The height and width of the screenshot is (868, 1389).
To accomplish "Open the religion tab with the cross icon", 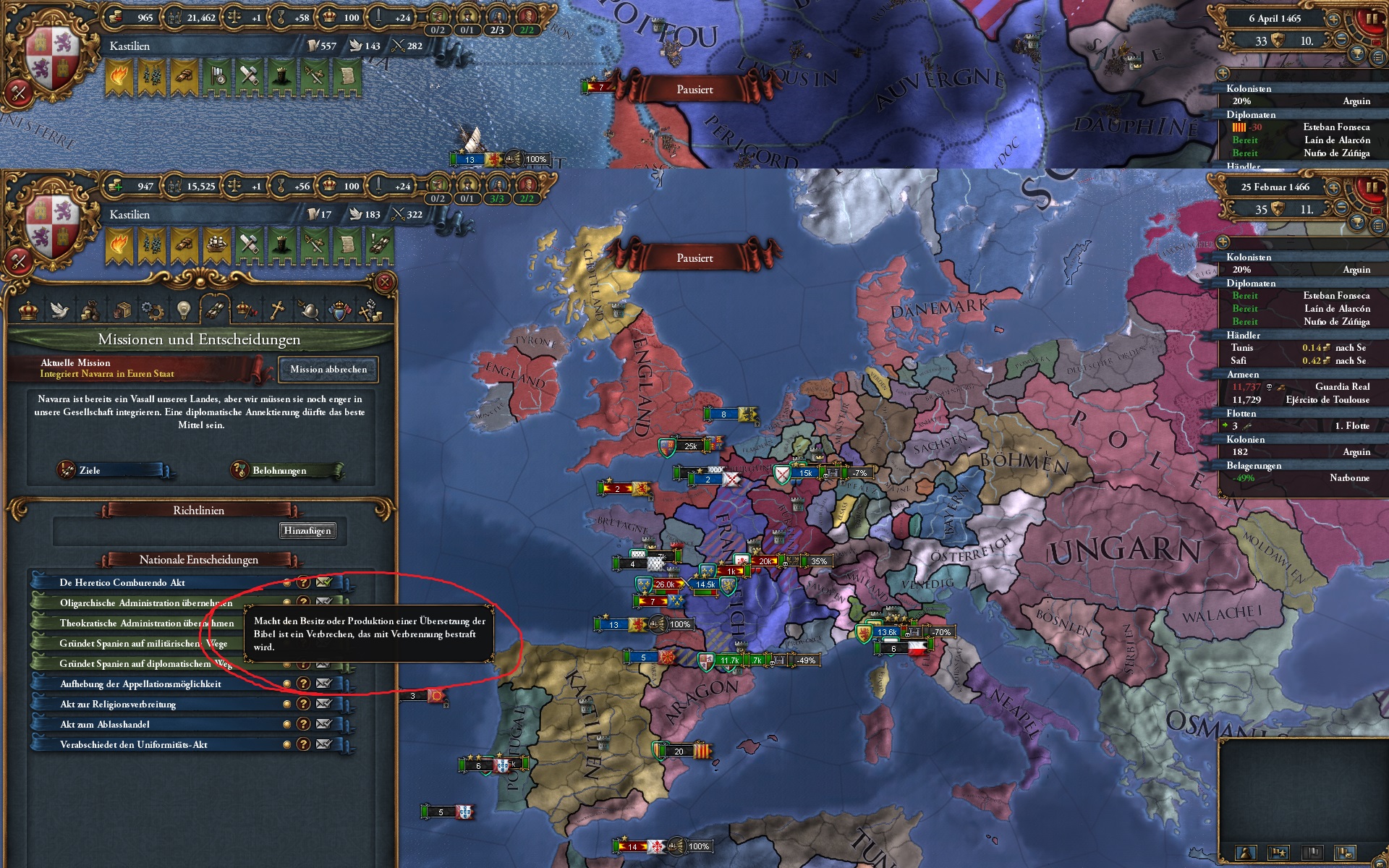I will tap(278, 310).
